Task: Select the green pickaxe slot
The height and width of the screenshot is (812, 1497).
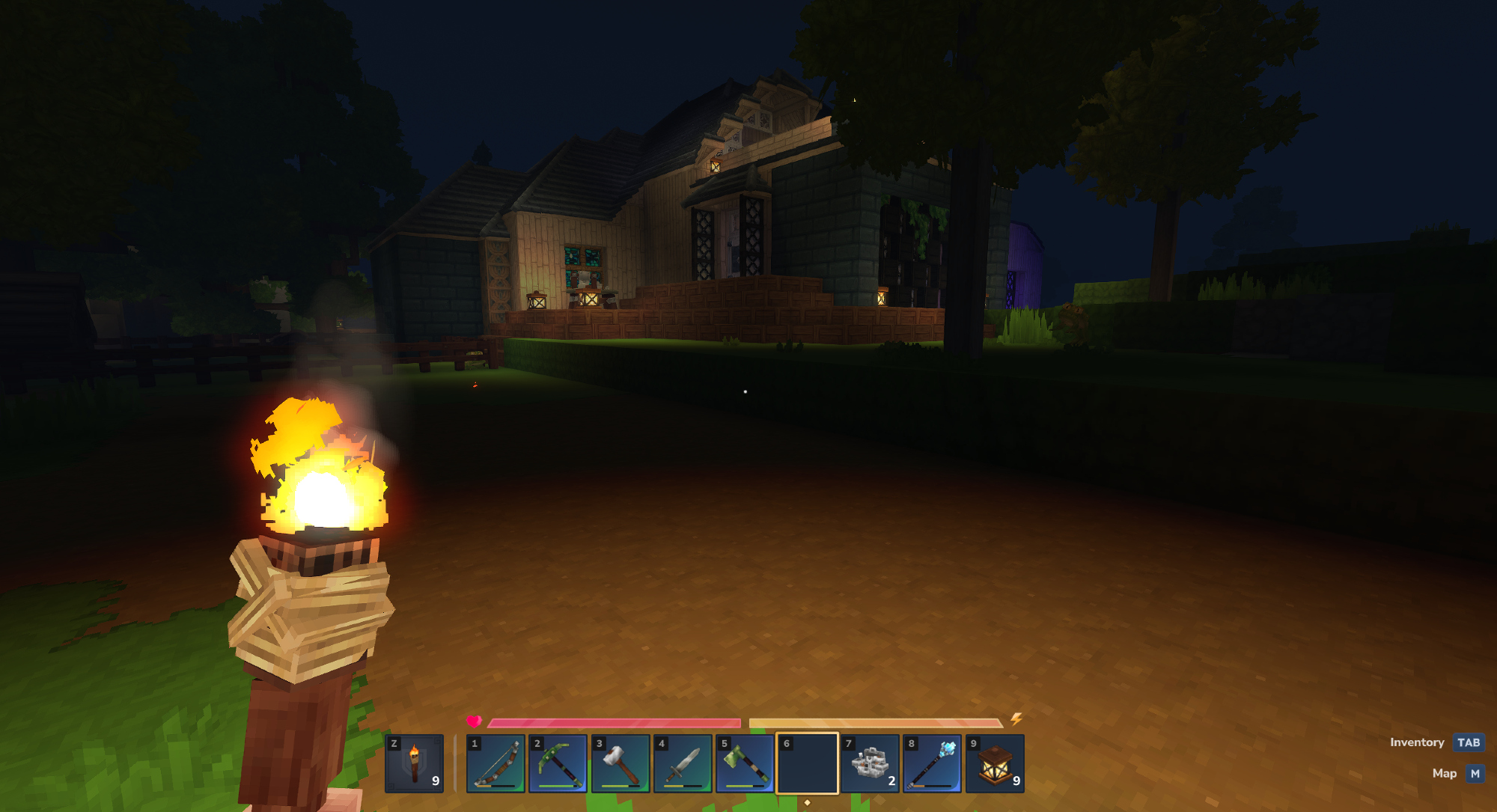Action: (x=558, y=763)
